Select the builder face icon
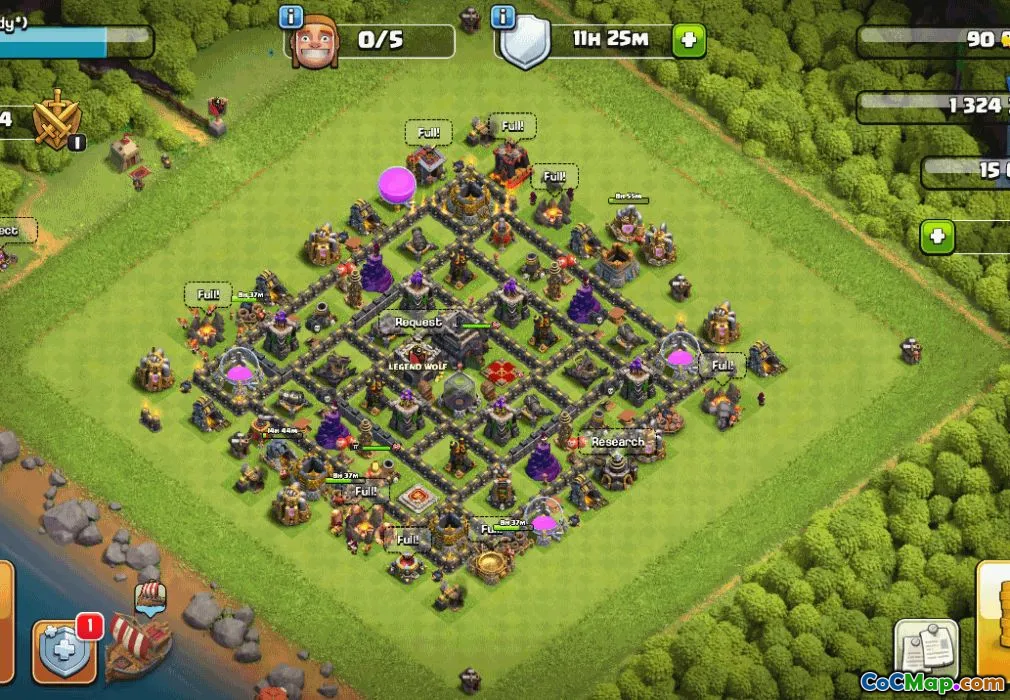1010x700 pixels. tap(314, 42)
